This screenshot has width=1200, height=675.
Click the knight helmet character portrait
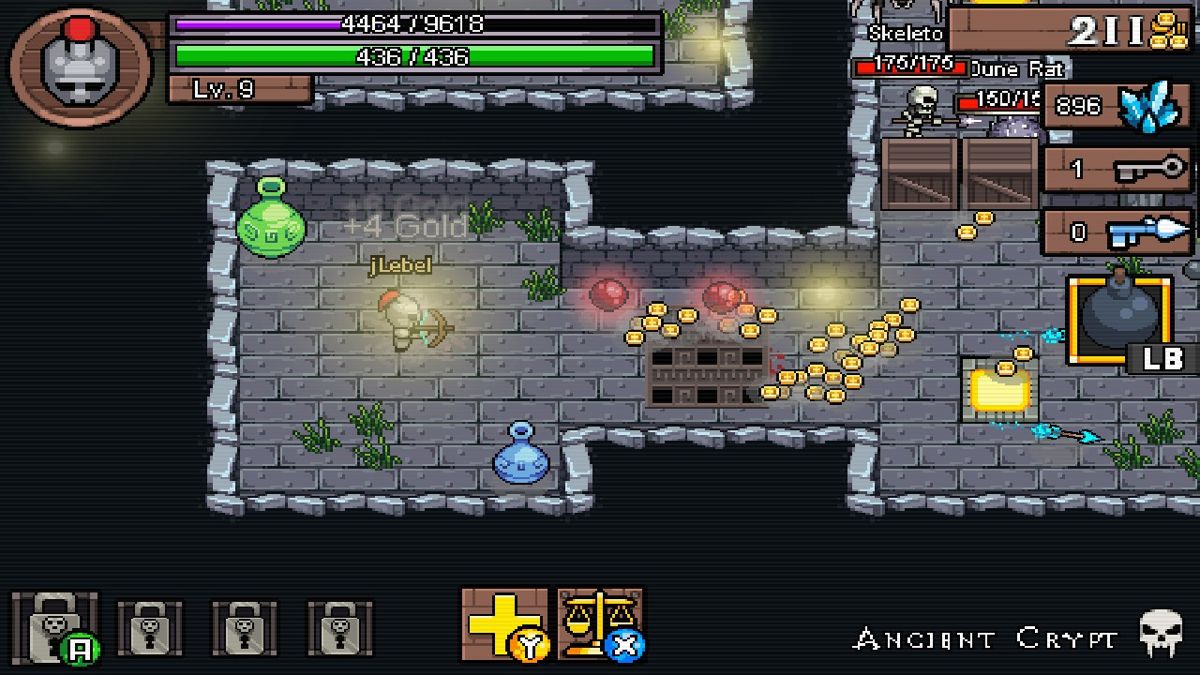tap(80, 65)
